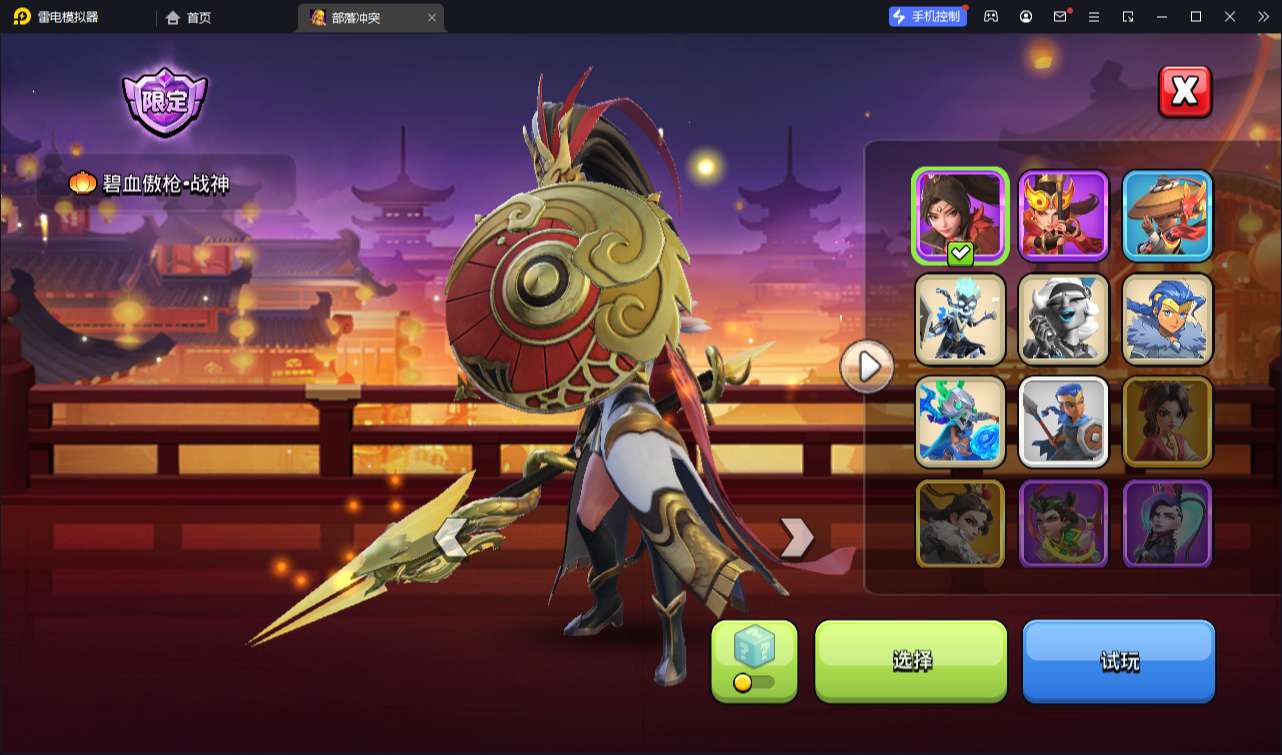Close the skin screen with the red X
The image size is (1282, 755).
pyautogui.click(x=1184, y=92)
